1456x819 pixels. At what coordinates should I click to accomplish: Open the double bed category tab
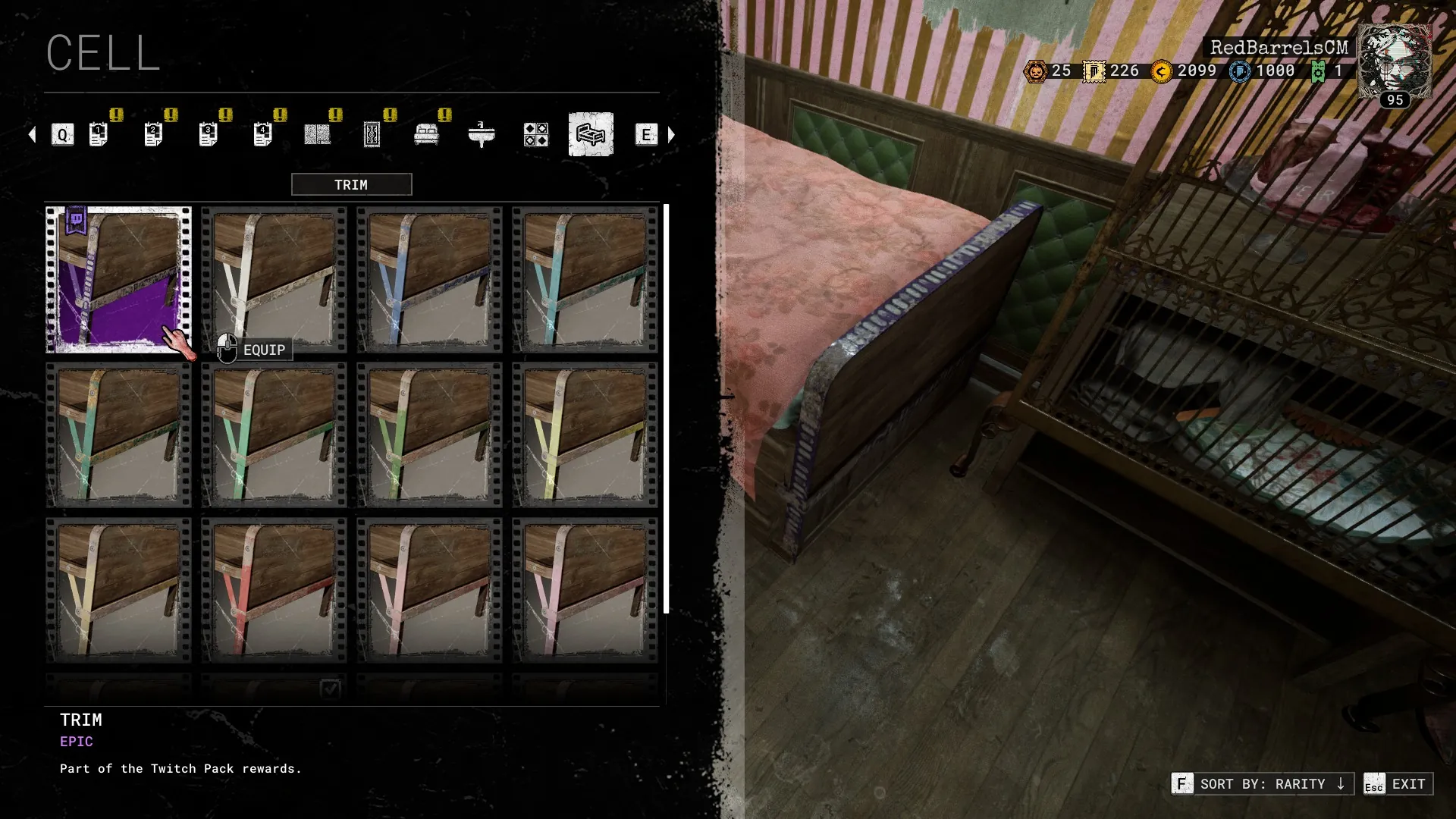(x=426, y=134)
